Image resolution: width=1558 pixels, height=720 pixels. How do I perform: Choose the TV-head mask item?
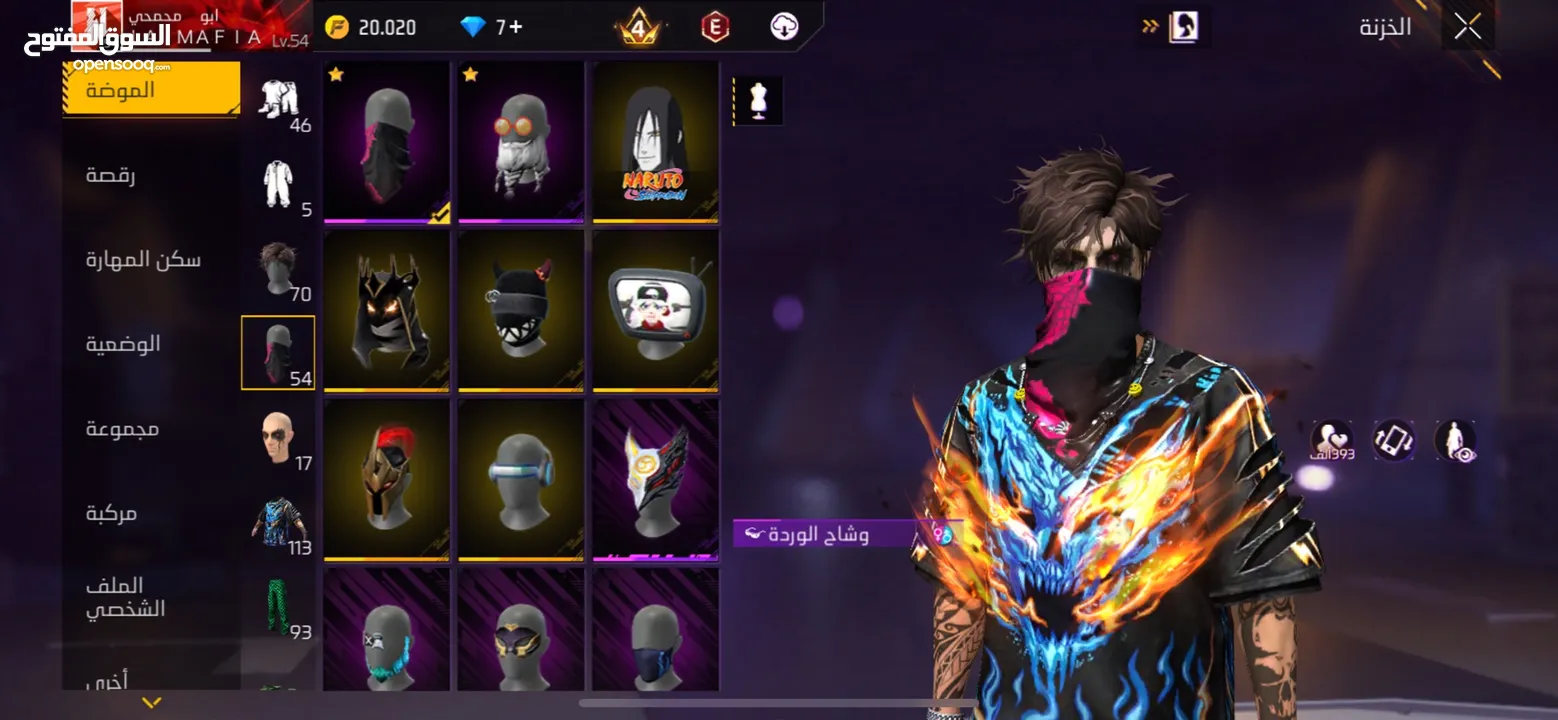pos(655,310)
